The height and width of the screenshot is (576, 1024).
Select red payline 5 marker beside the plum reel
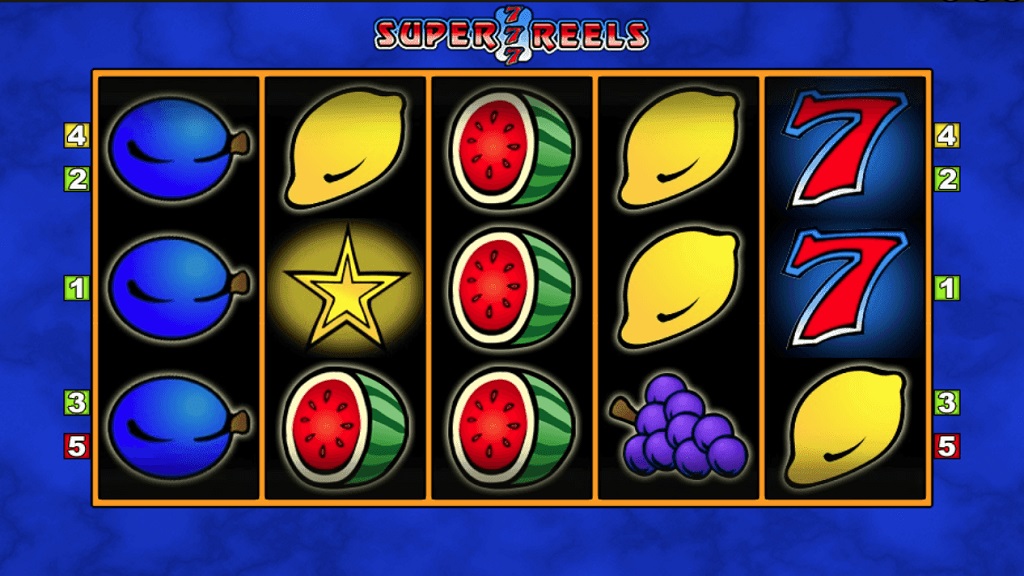point(77,445)
